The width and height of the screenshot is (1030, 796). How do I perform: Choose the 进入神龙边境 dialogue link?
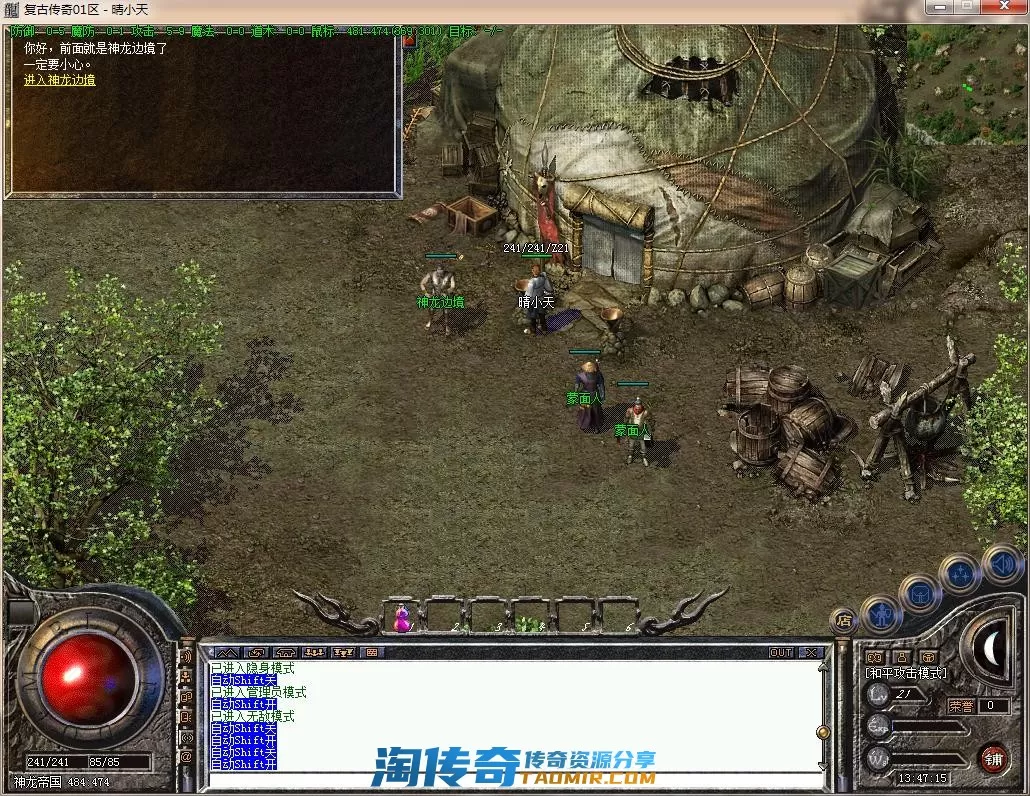coord(59,80)
